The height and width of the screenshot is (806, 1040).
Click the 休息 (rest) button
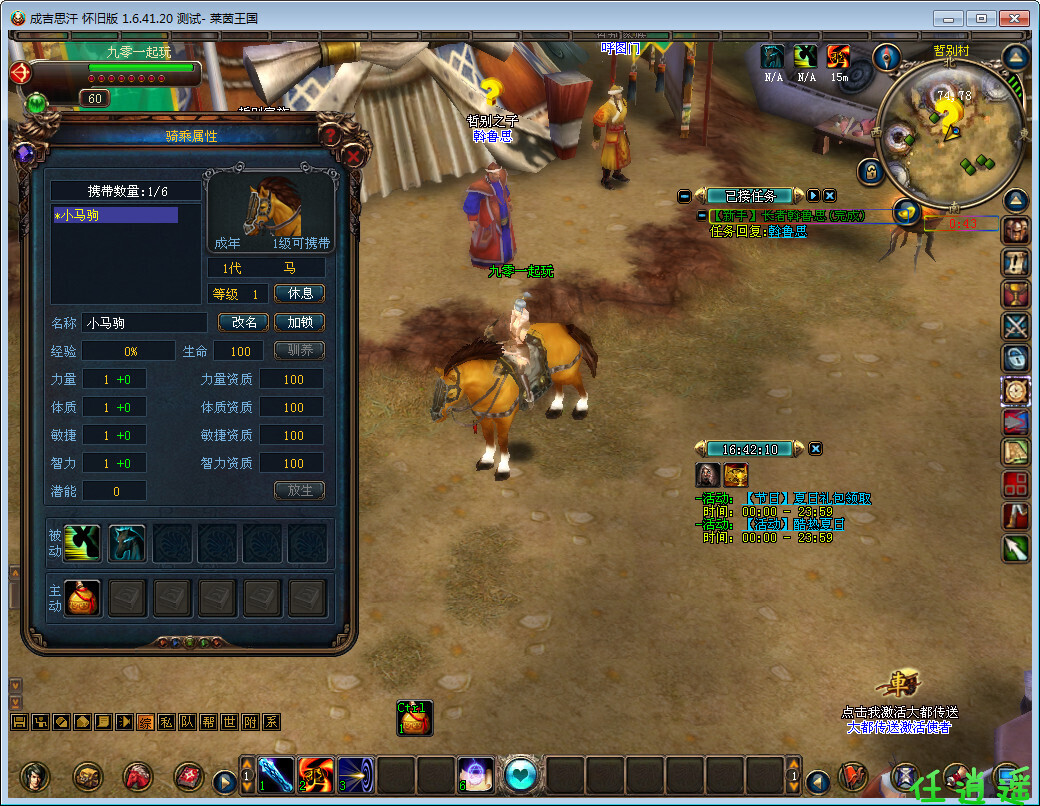(299, 294)
